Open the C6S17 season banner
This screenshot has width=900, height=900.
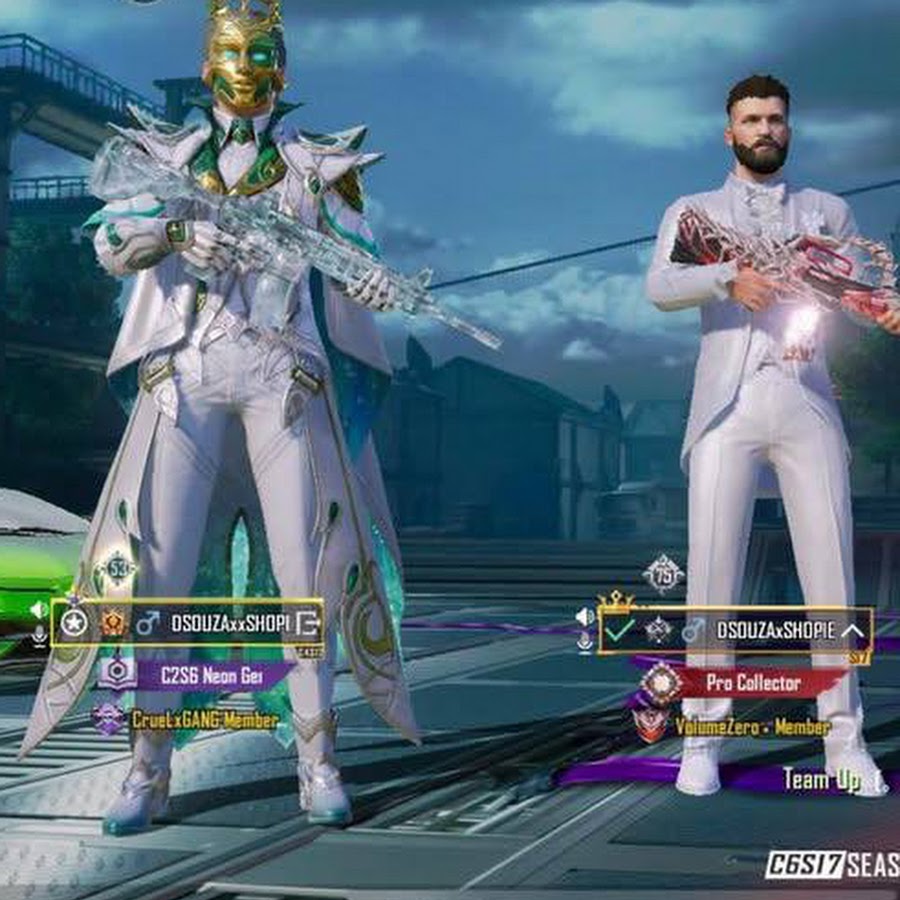(x=832, y=865)
